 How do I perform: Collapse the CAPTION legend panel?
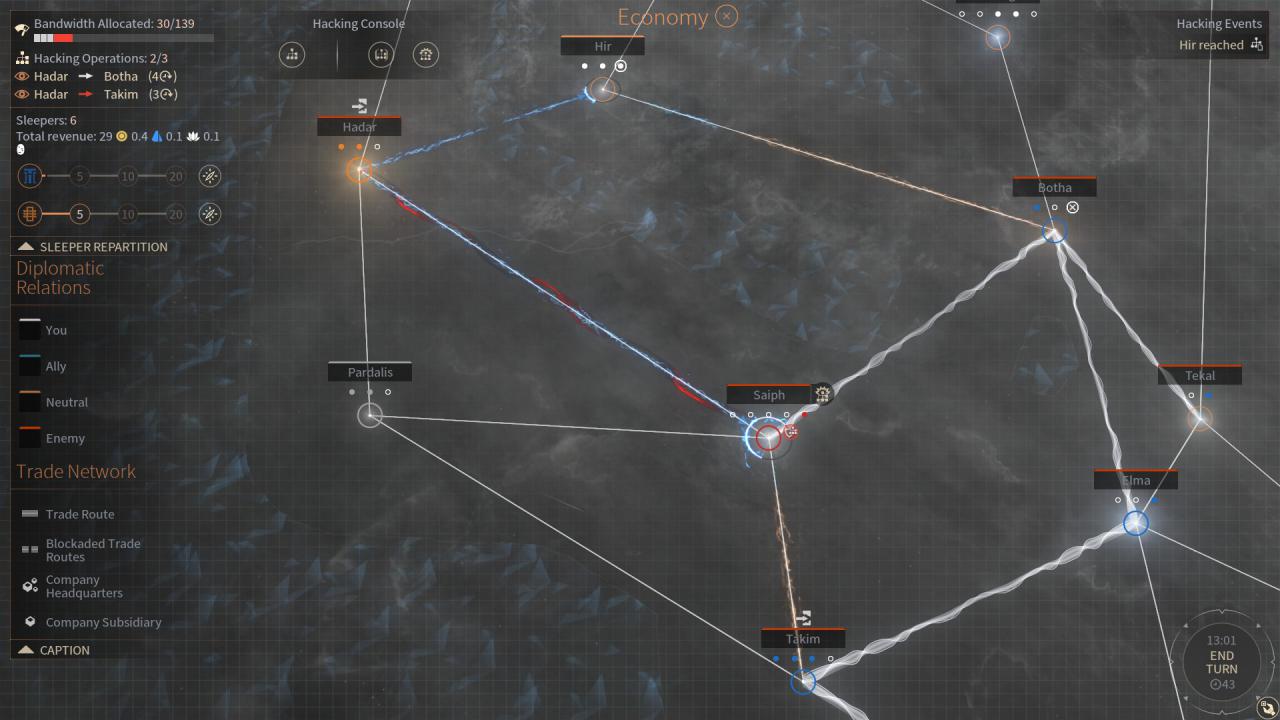[x=54, y=650]
